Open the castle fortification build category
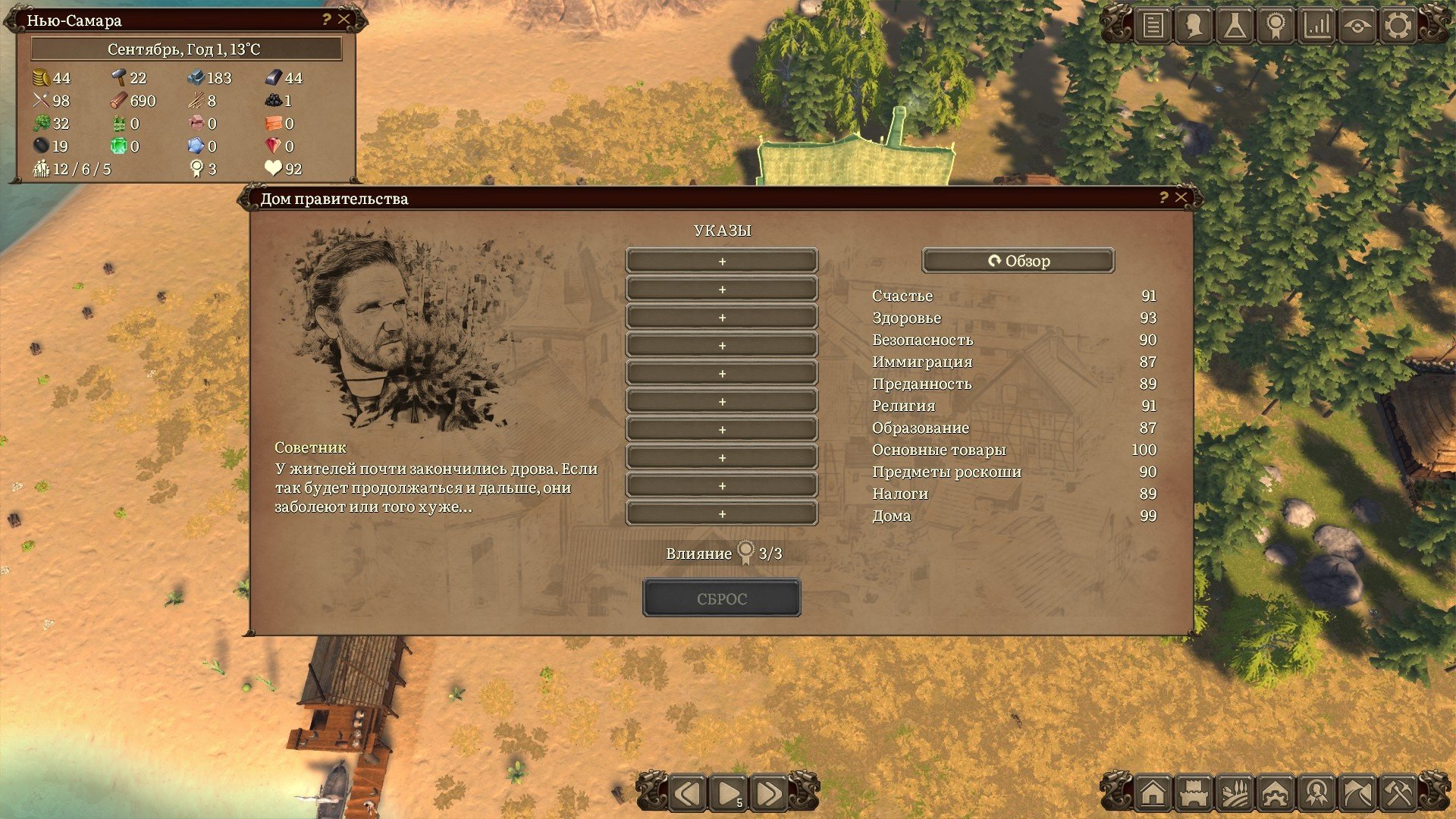 point(1194,794)
